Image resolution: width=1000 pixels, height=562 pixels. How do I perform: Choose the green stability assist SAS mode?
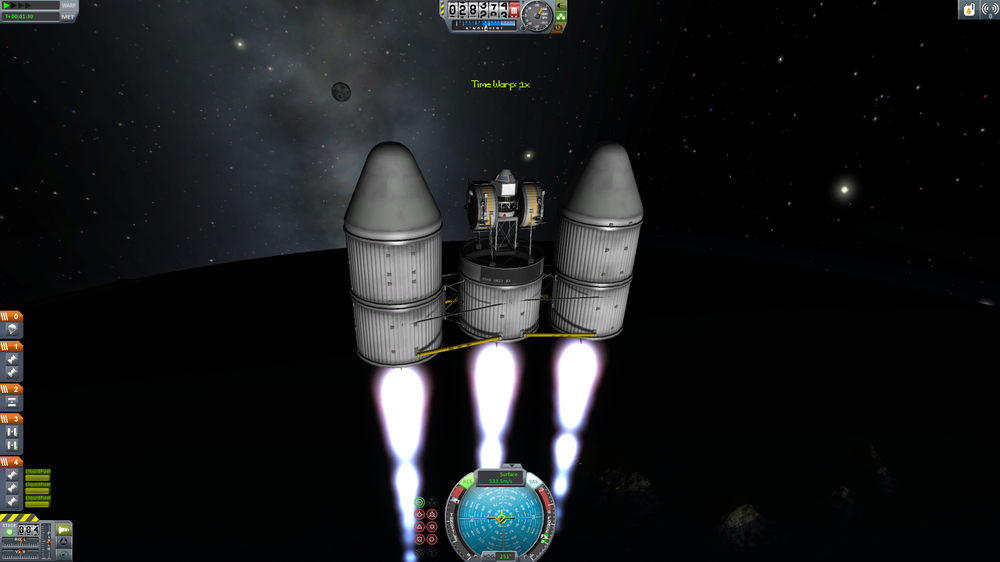click(420, 502)
